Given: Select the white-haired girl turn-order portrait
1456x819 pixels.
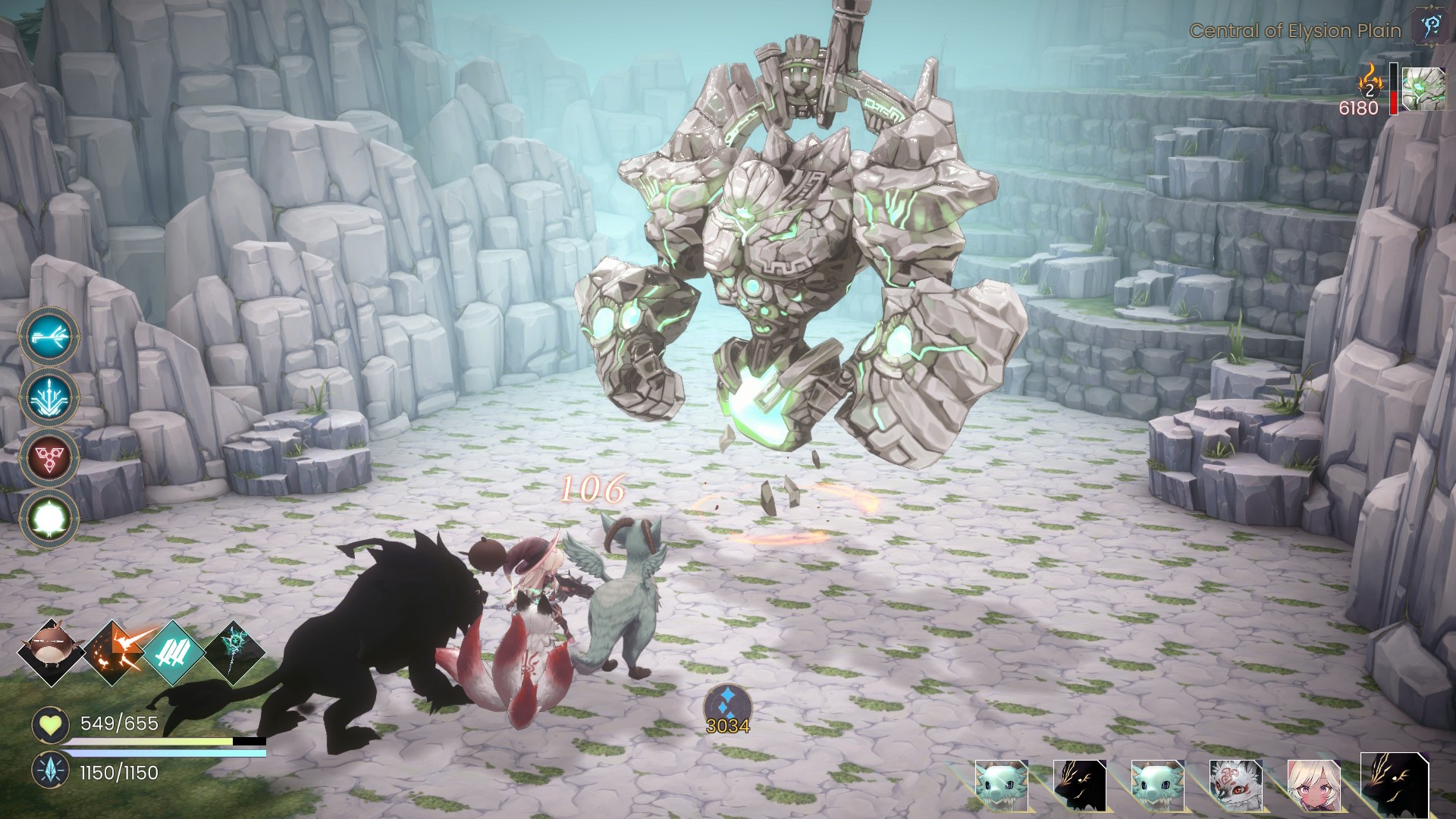Looking at the screenshot, I should tap(1313, 785).
